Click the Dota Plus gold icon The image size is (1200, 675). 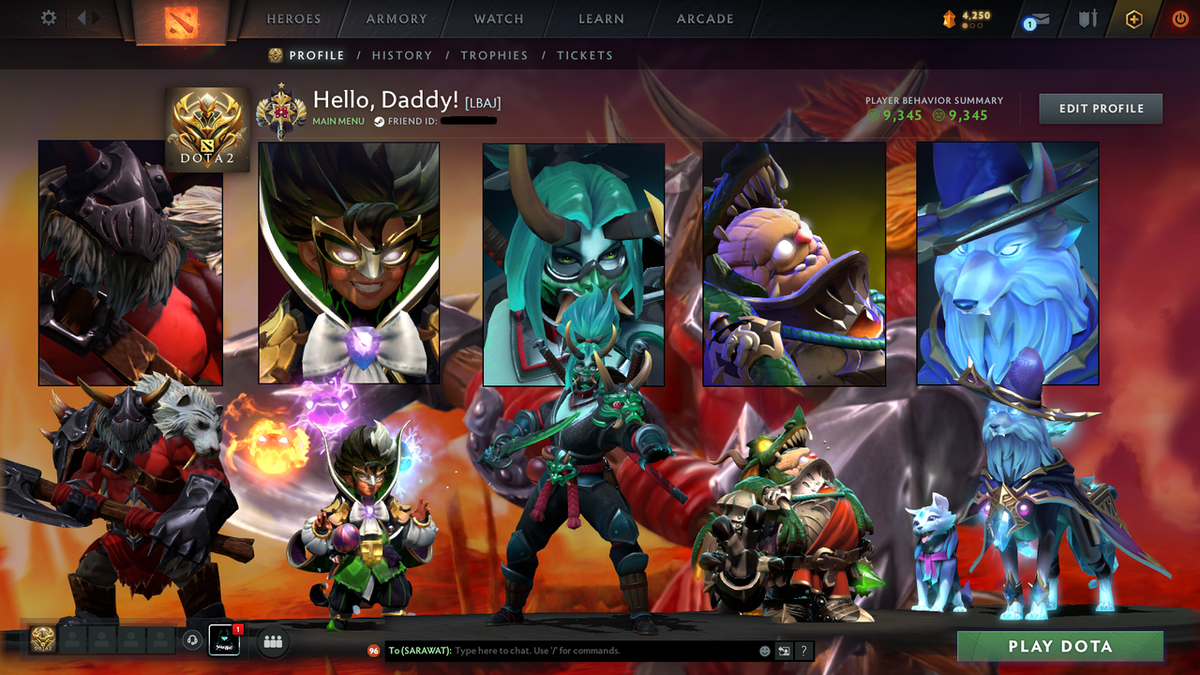click(x=1133, y=19)
